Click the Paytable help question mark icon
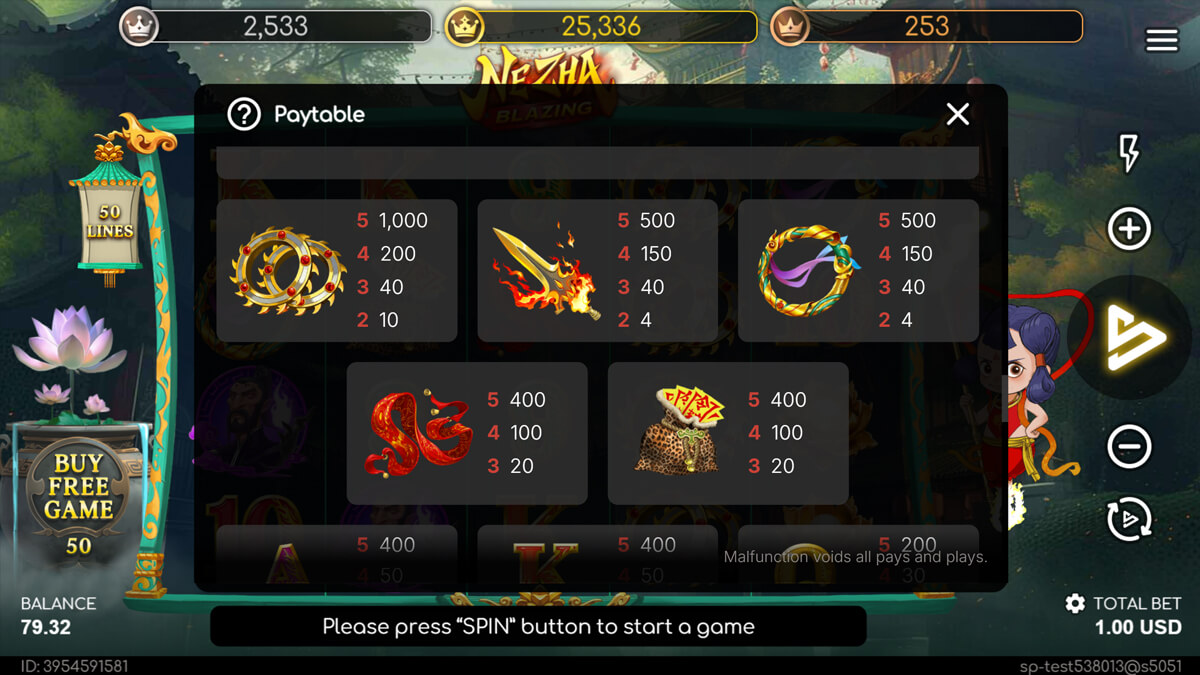Viewport: 1200px width, 675px height. 244,115
